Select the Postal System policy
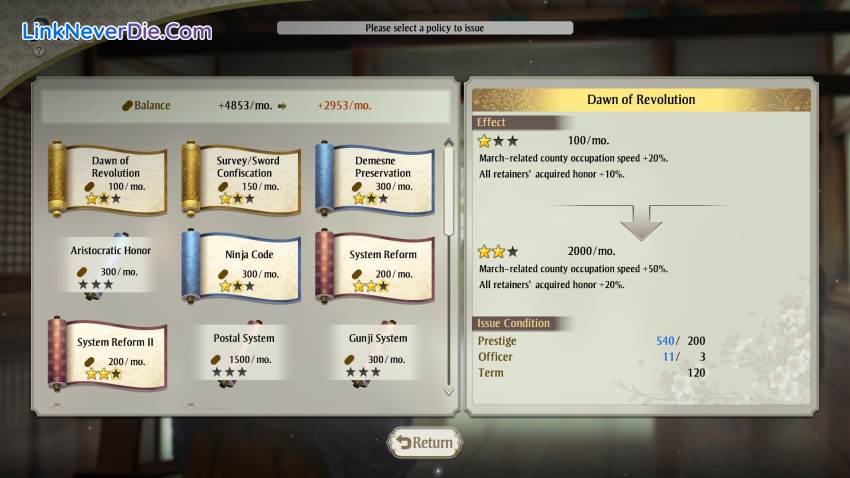 243,351
